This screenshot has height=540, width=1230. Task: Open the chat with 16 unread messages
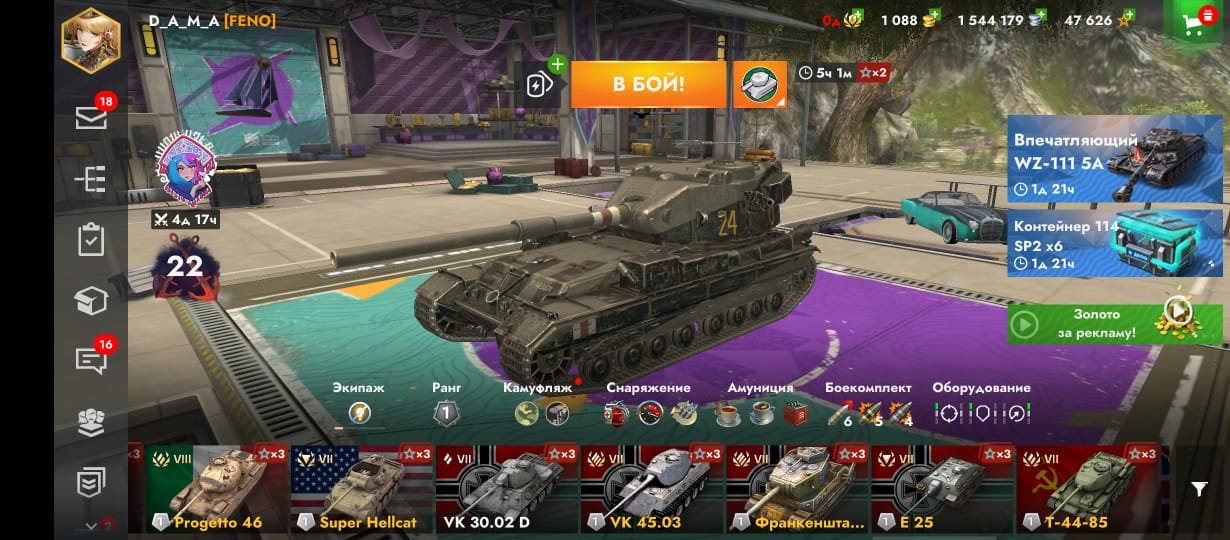[x=91, y=360]
